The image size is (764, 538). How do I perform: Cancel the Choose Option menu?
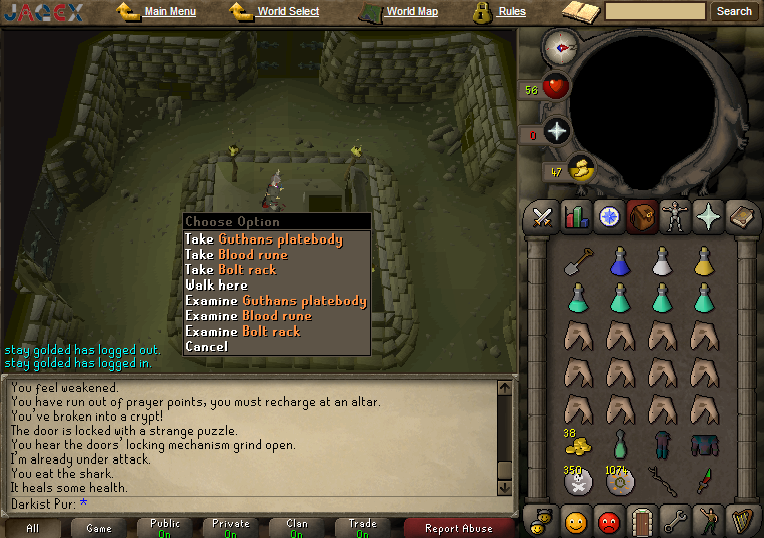coord(206,346)
